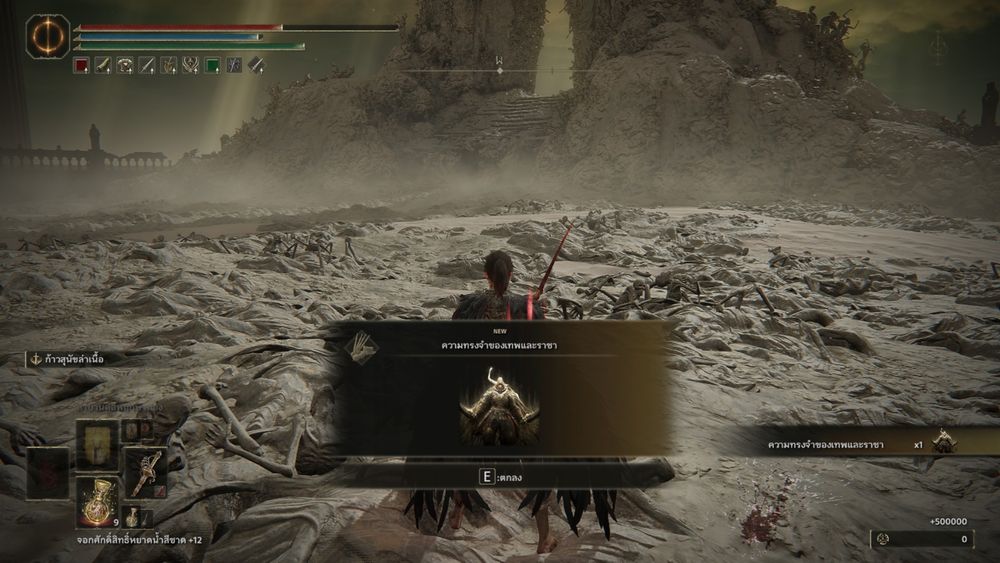Click the glowing Elden Ring rune emblem
Viewport: 1000px width, 563px height.
tap(47, 37)
